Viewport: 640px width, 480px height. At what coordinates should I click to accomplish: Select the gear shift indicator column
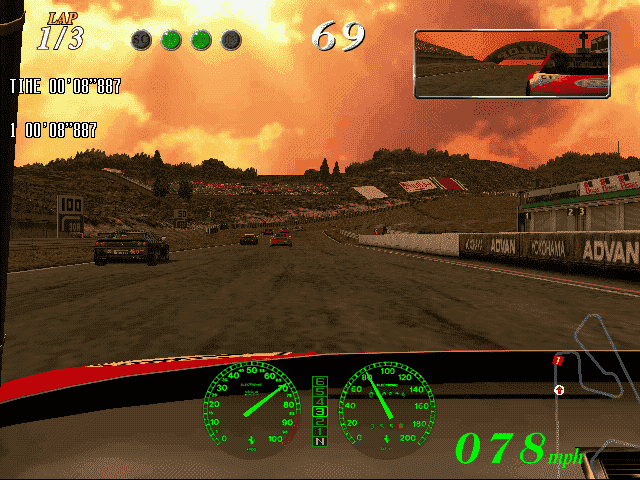[320, 411]
